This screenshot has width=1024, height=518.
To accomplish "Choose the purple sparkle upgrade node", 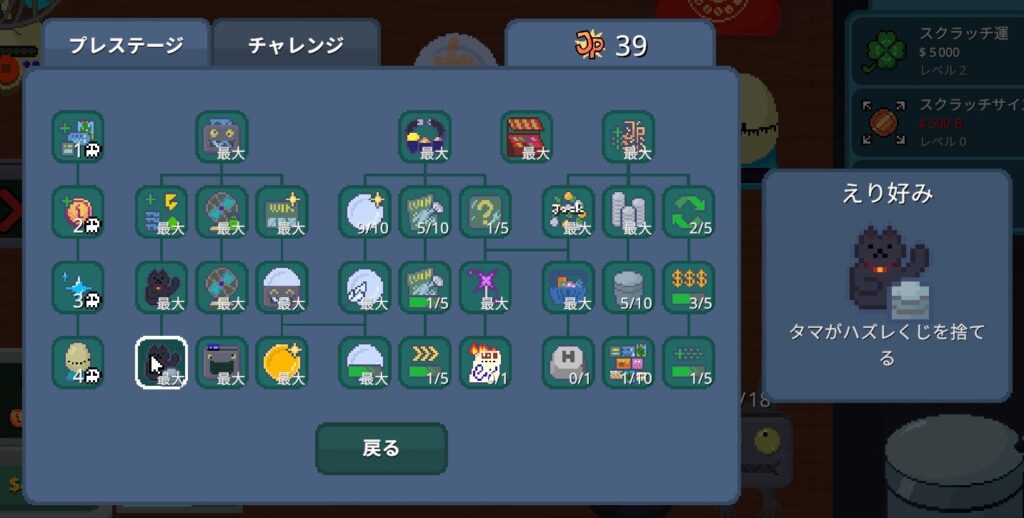I will point(485,286).
